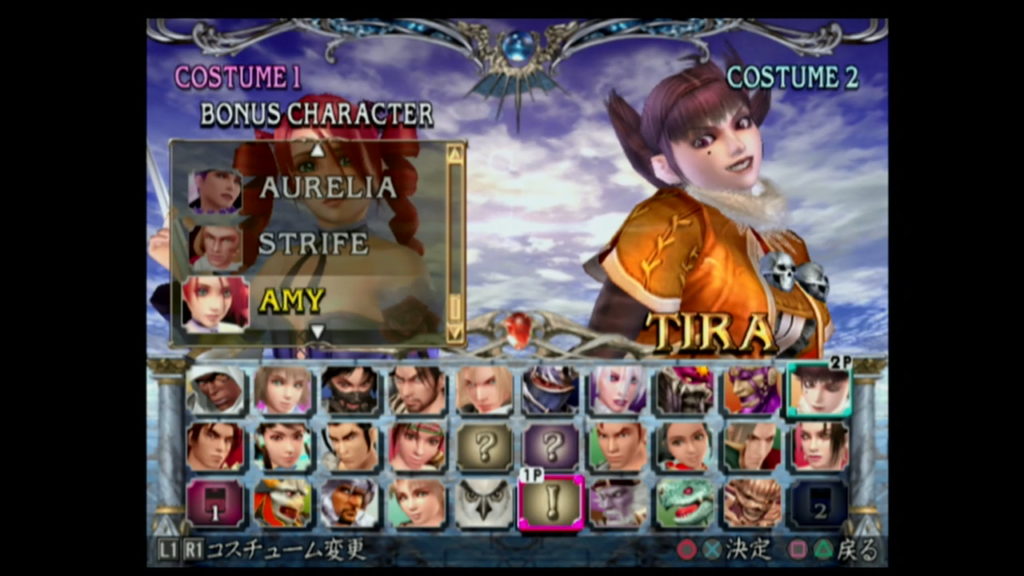Choose Mitsurugi's portrait tile
Viewport: 1024px width, 576px height.
417,390
